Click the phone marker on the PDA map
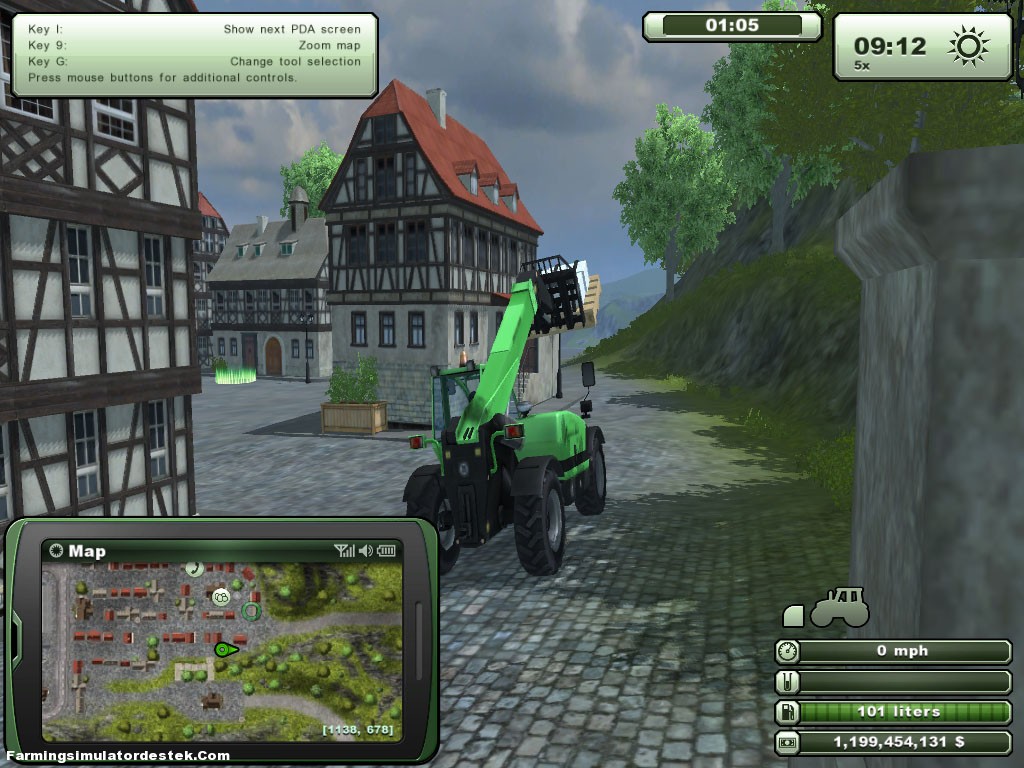 [x=194, y=569]
